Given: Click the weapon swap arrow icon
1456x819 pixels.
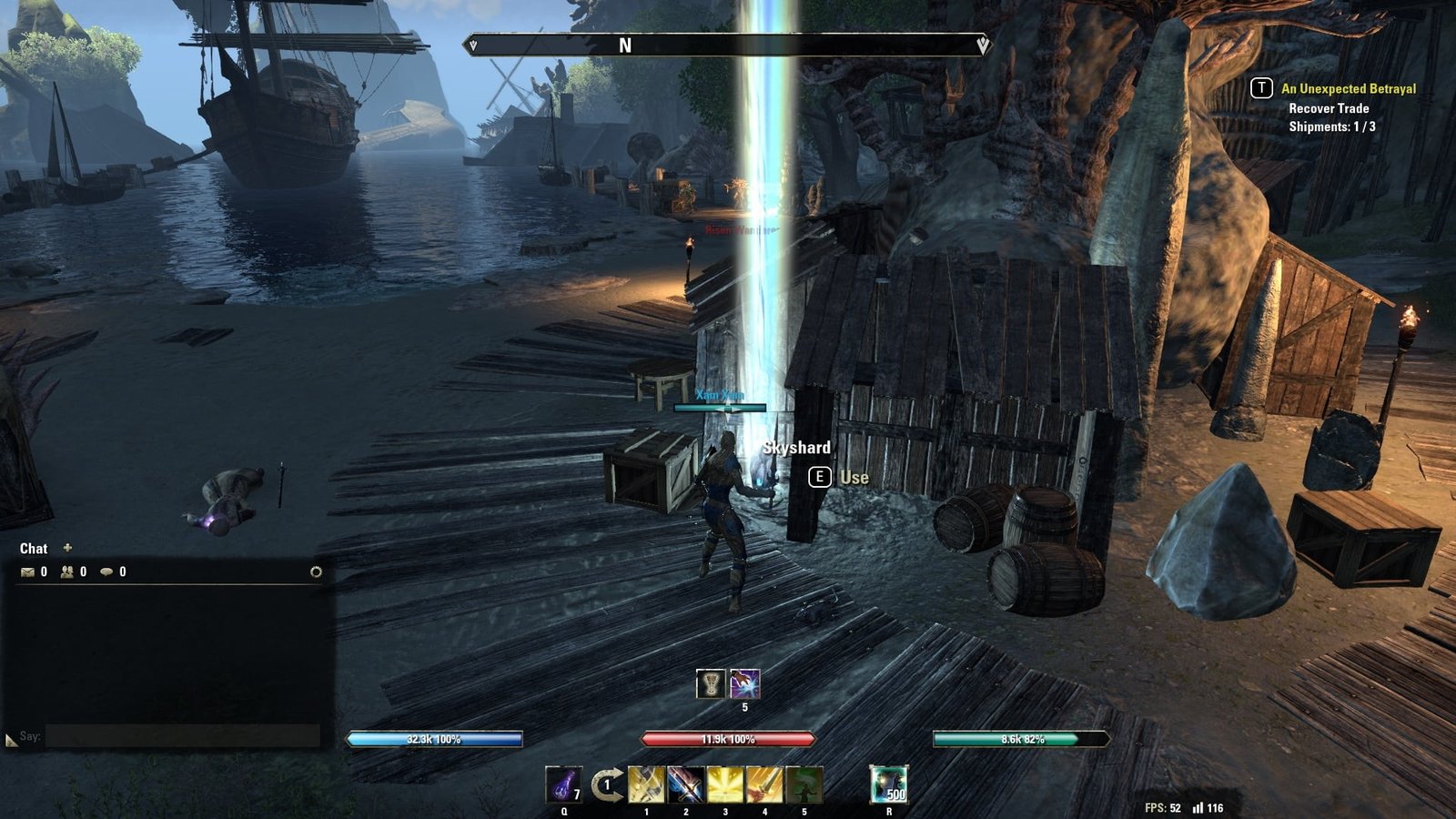Looking at the screenshot, I should 606,784.
